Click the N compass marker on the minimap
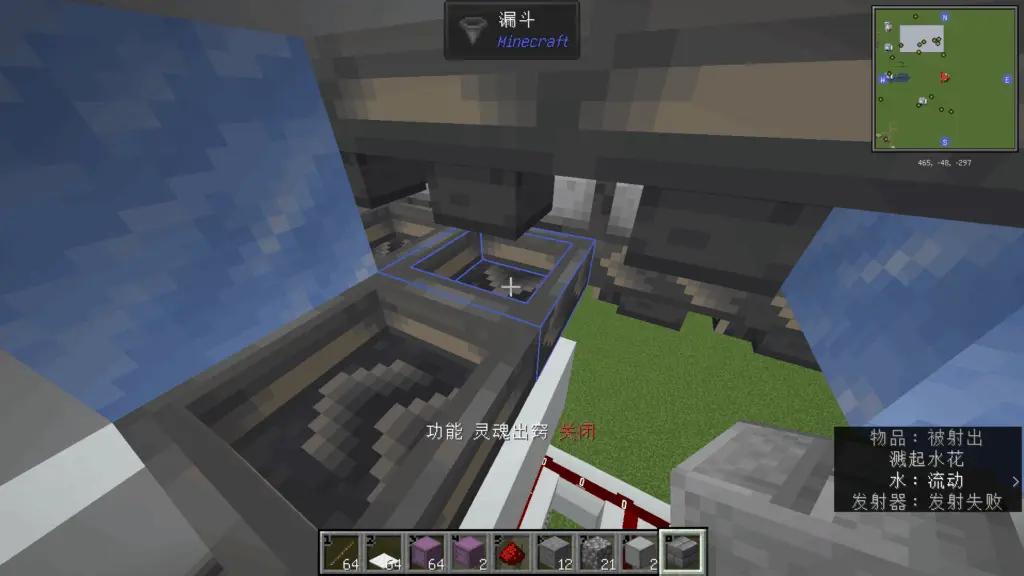 944,18
